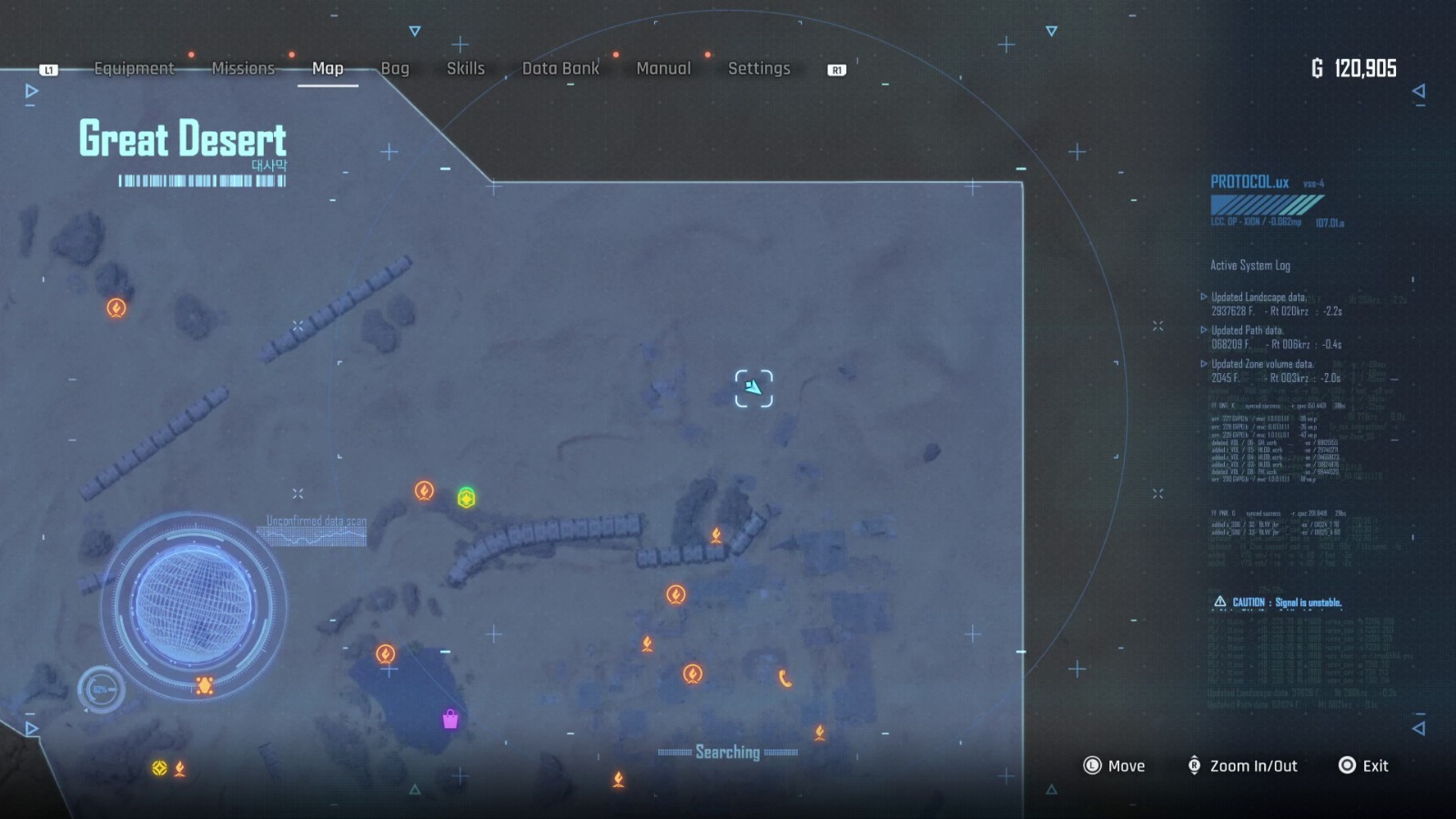
Task: Click the orange telephone map marker
Action: 785,675
